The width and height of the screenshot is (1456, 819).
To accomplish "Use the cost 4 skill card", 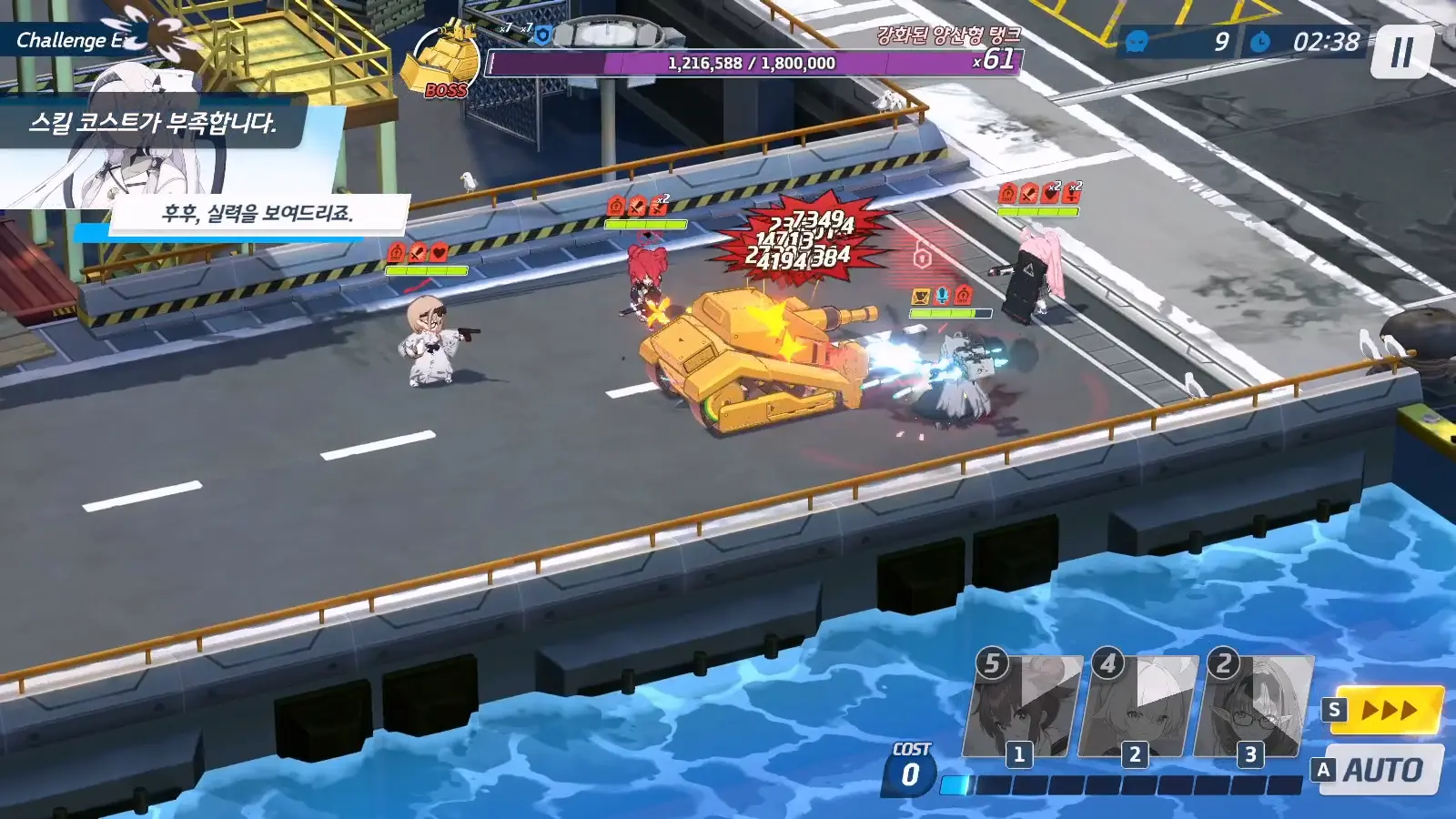I will coord(1138,707).
